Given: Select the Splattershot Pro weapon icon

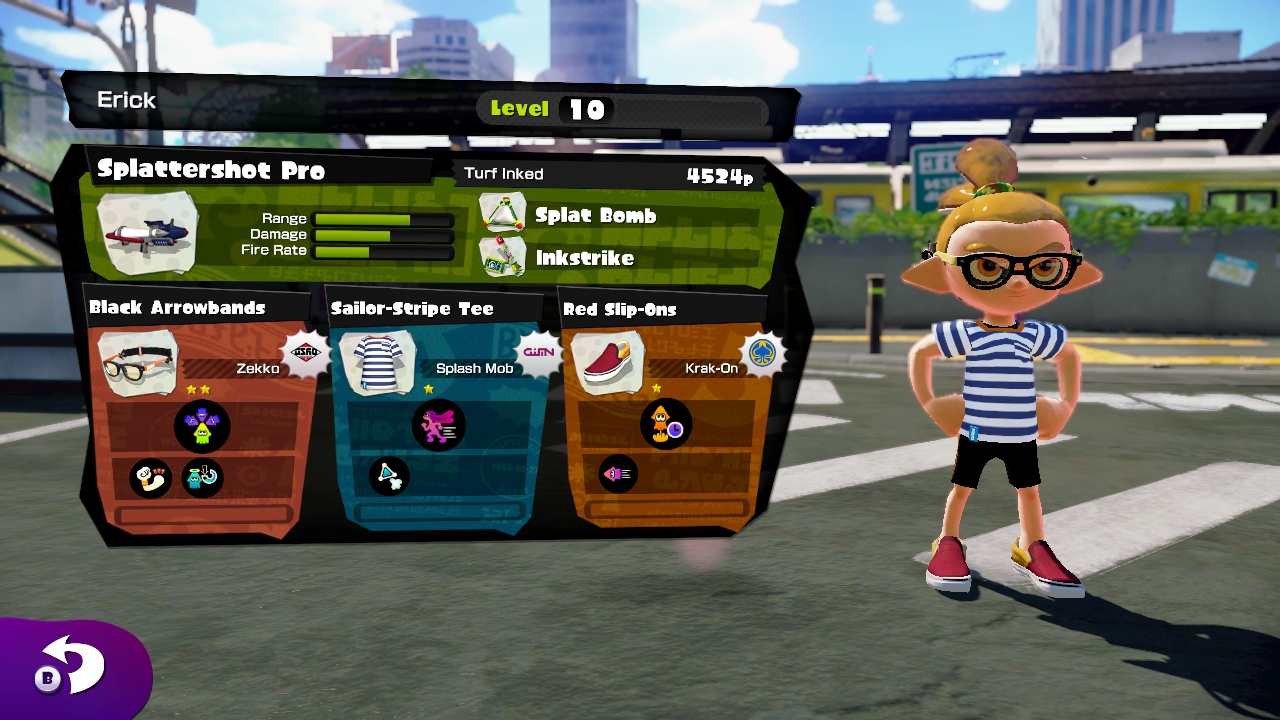Looking at the screenshot, I should (147, 234).
